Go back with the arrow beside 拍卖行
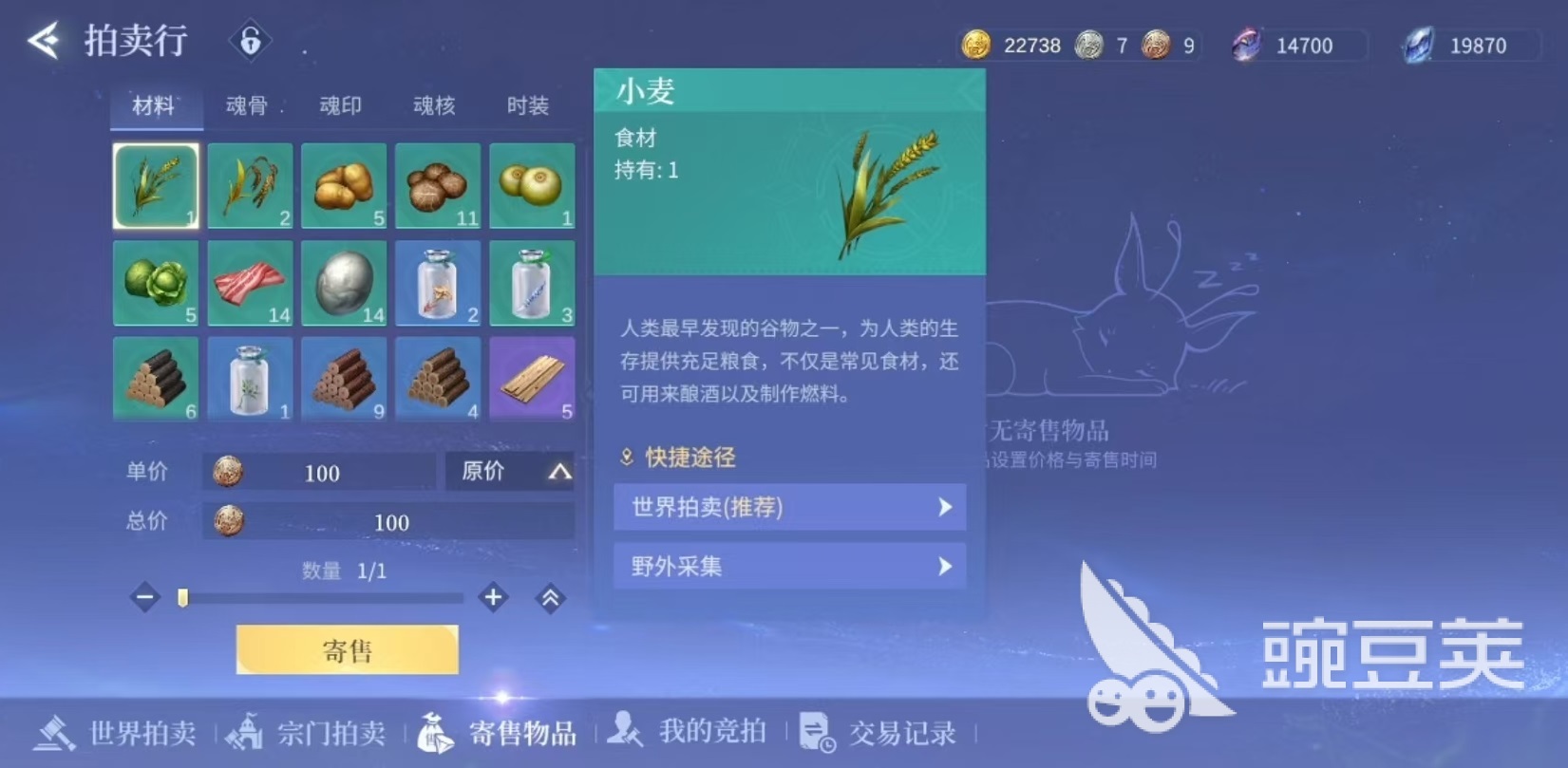 tap(44, 41)
